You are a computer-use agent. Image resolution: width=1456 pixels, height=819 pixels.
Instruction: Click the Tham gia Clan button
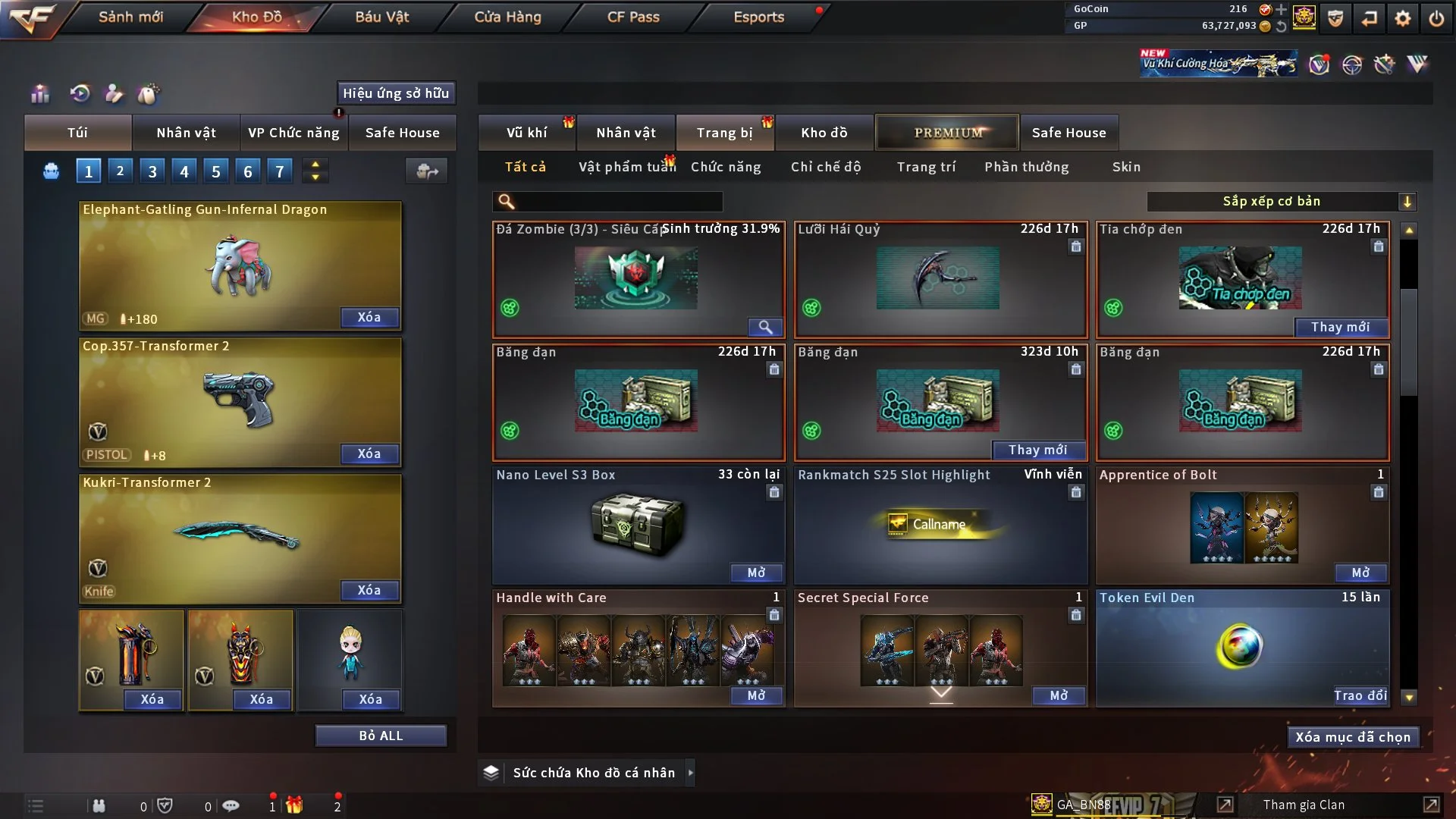[x=1304, y=805]
